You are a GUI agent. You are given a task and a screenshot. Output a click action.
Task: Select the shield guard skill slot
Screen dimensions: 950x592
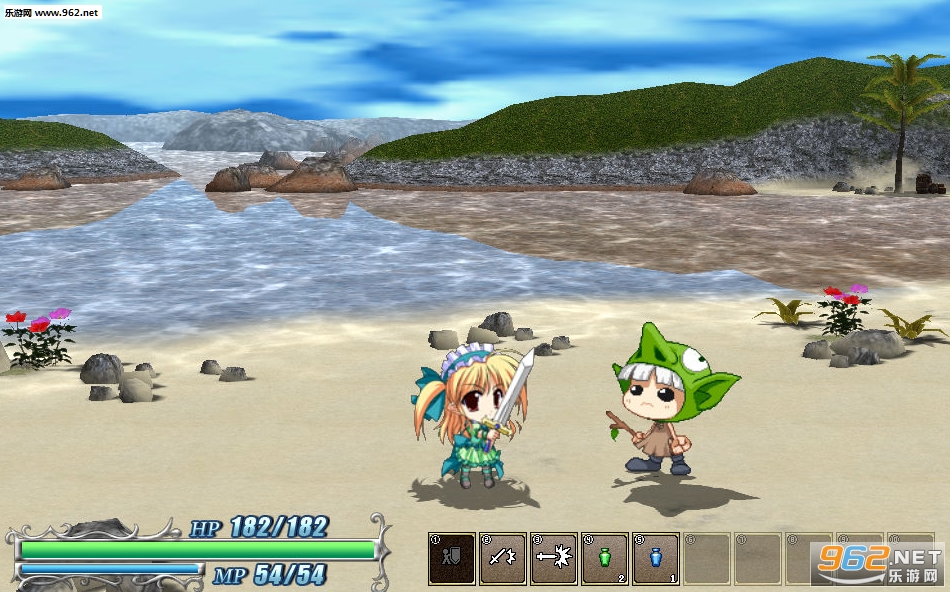[452, 558]
